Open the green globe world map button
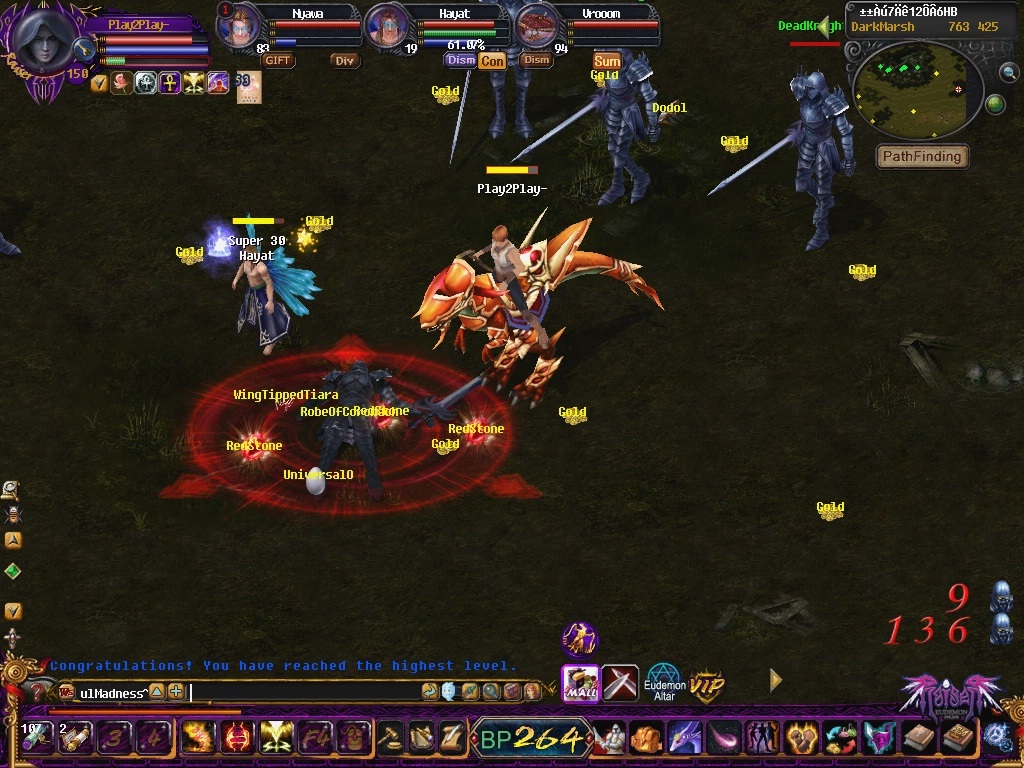 [x=995, y=103]
